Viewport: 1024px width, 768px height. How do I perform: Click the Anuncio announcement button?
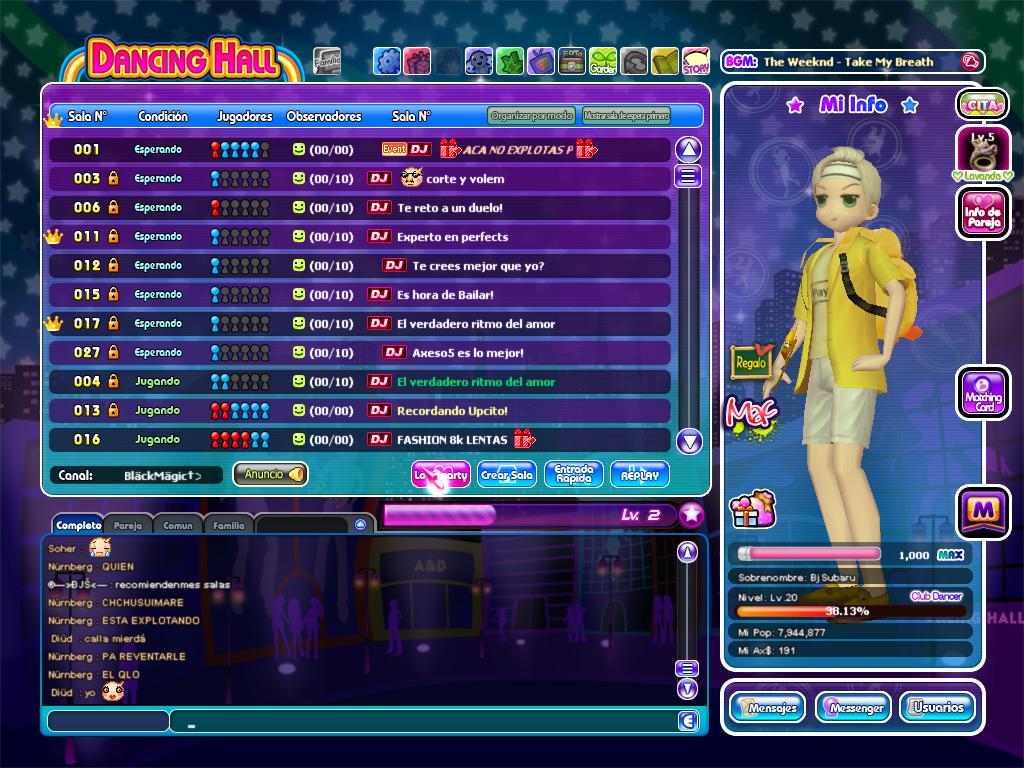click(x=270, y=475)
